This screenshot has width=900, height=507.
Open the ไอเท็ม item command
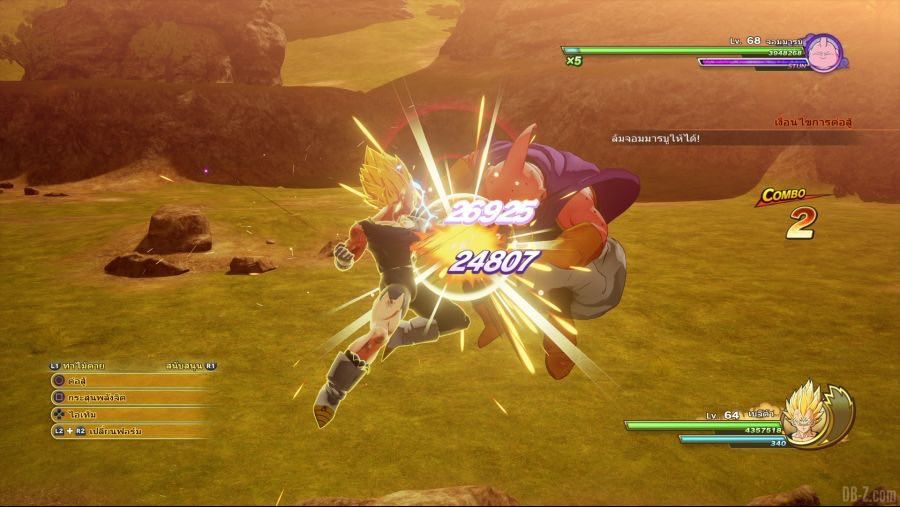pyautogui.click(x=120, y=414)
